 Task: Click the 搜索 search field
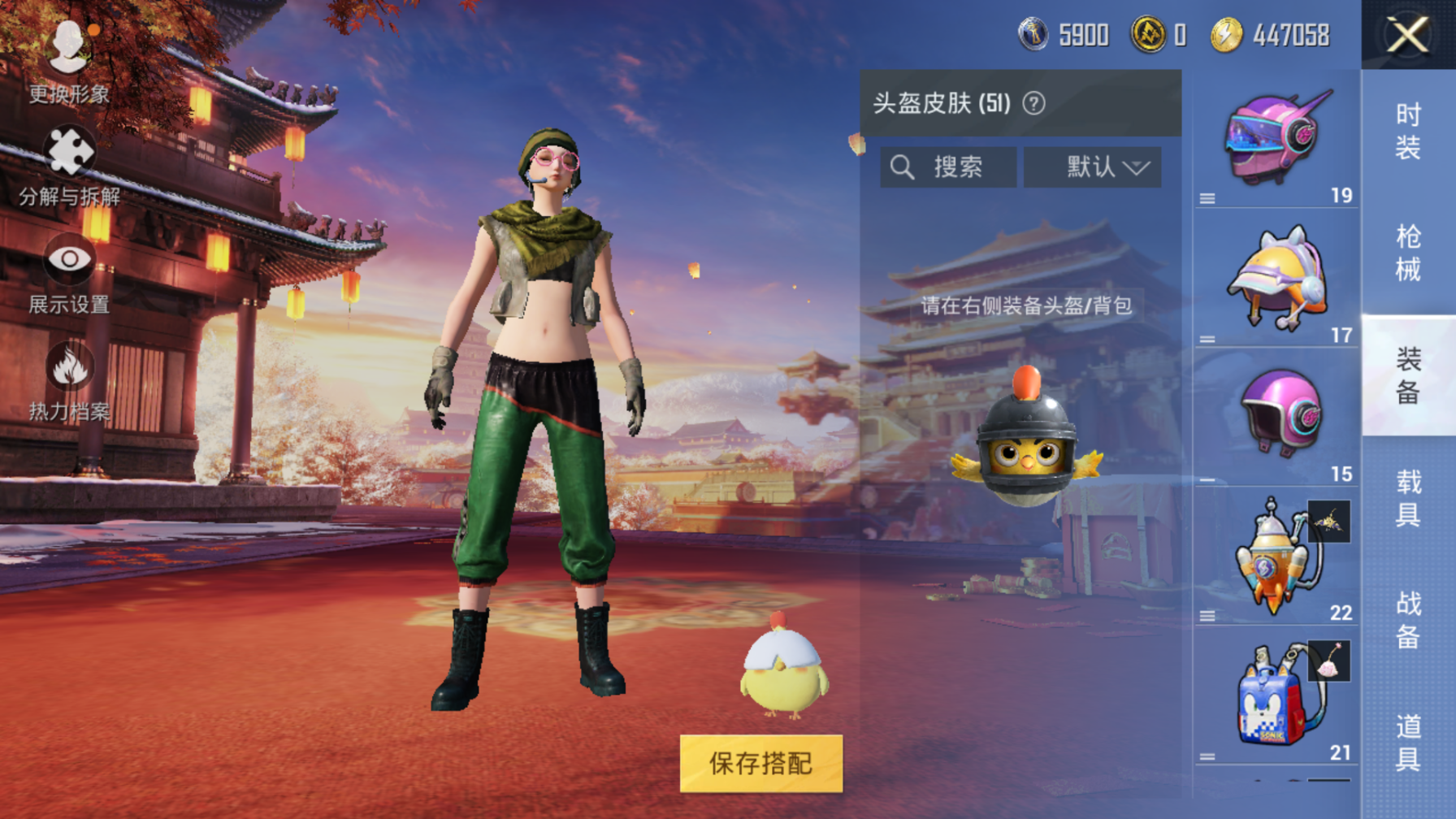[x=948, y=167]
